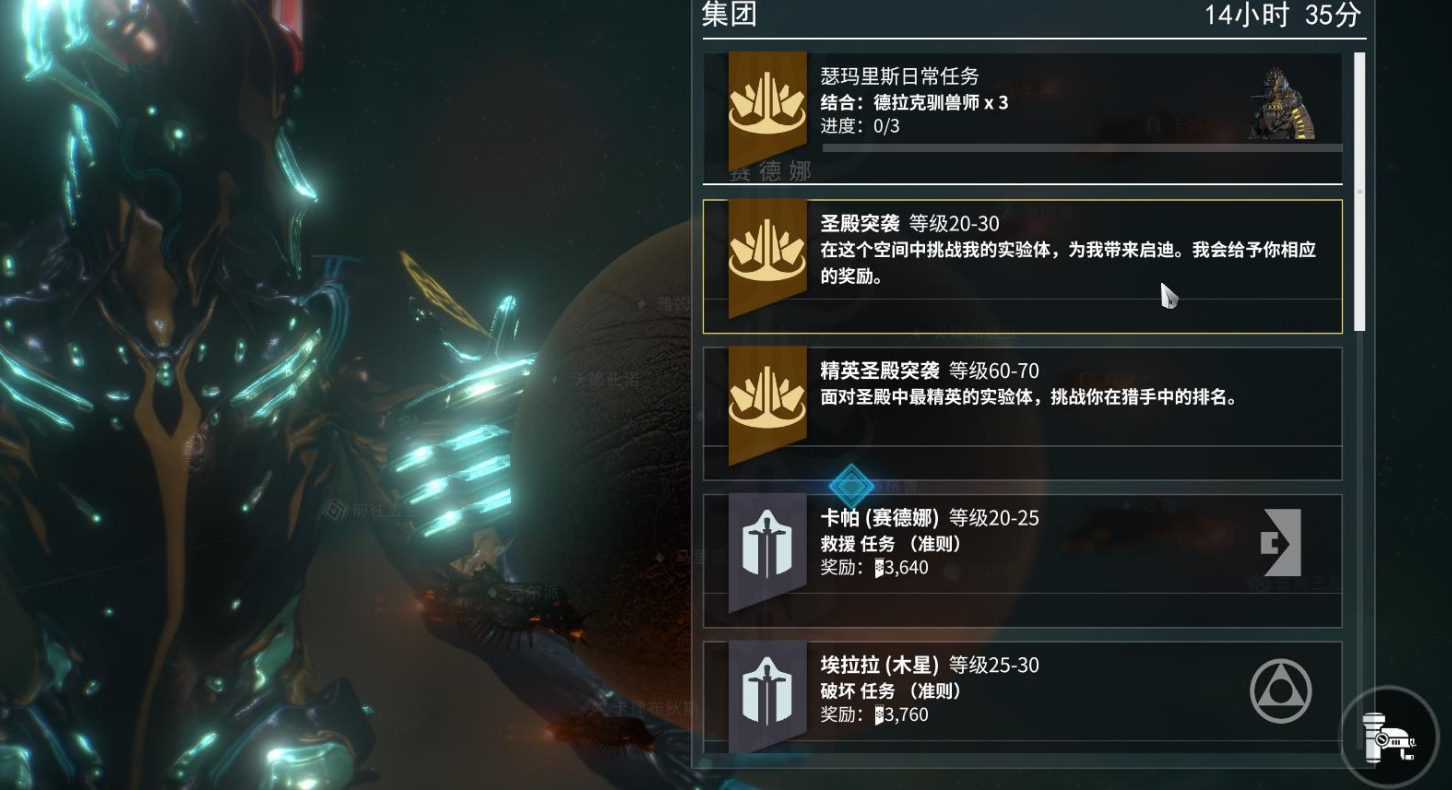The width and height of the screenshot is (1452, 790).
Task: Select the crossed-swords icon on the 卡帕 mission
Action: pyautogui.click(x=766, y=546)
